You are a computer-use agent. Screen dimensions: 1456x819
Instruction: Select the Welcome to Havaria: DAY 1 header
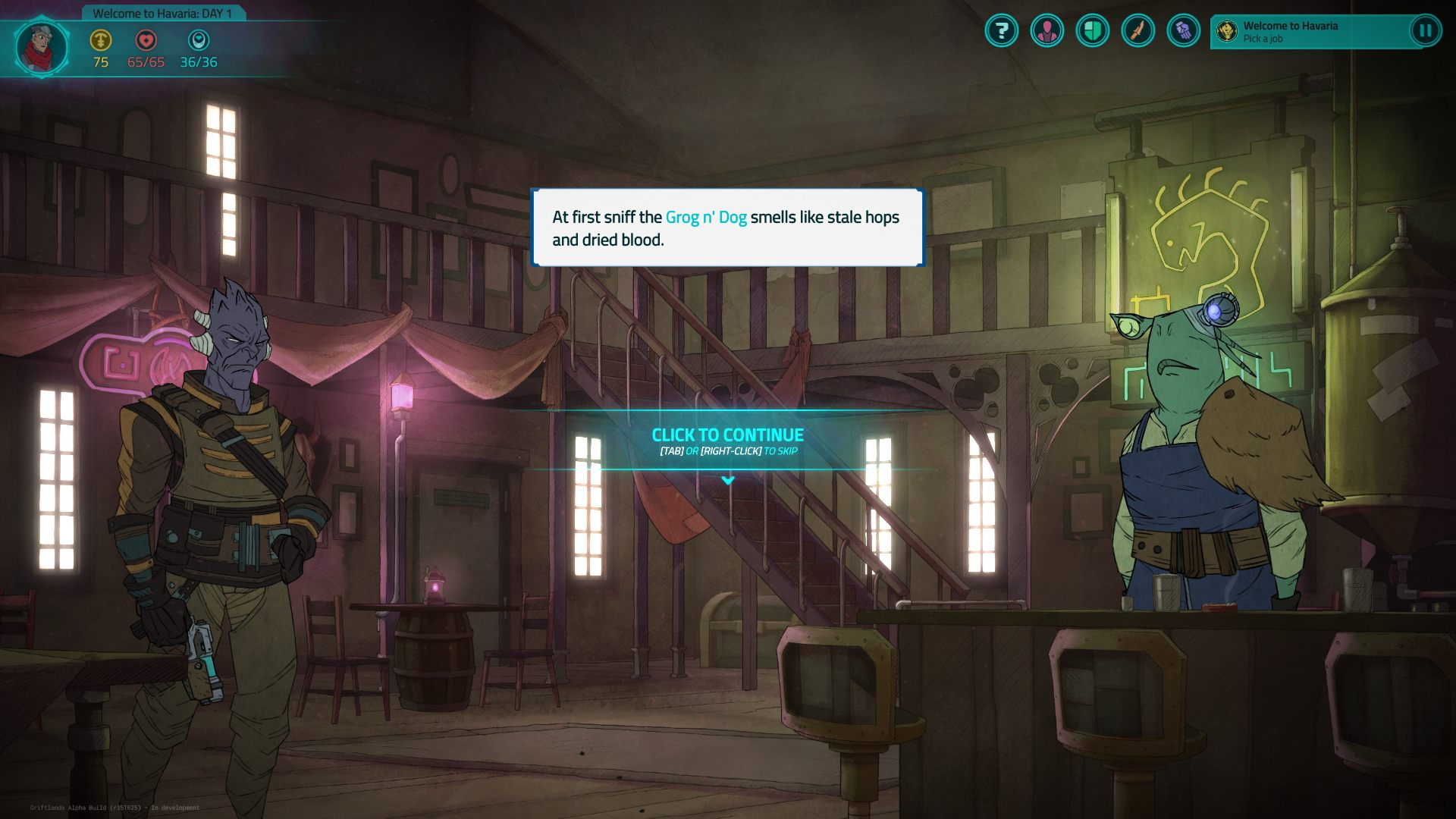click(x=162, y=12)
